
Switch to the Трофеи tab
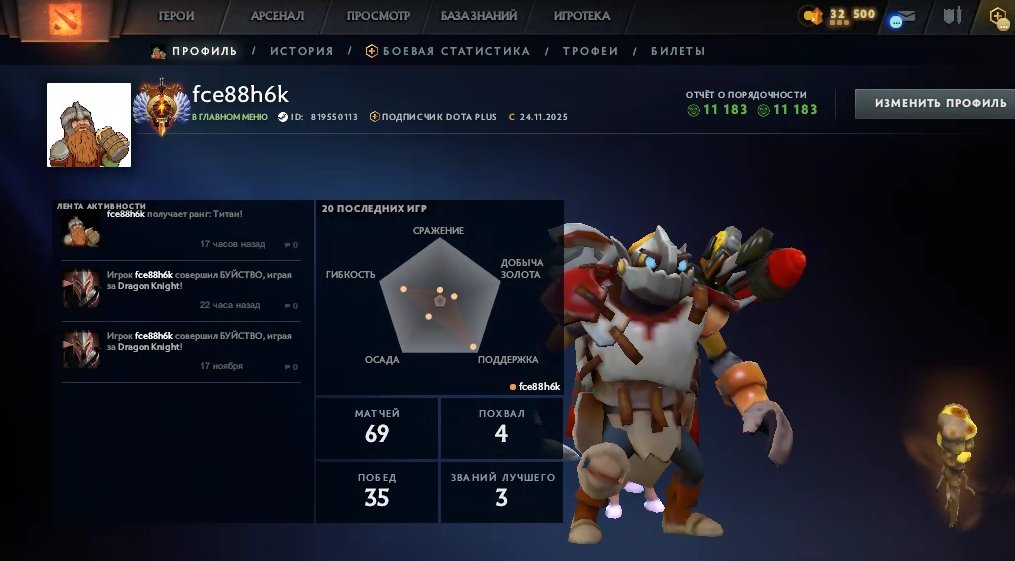point(590,51)
